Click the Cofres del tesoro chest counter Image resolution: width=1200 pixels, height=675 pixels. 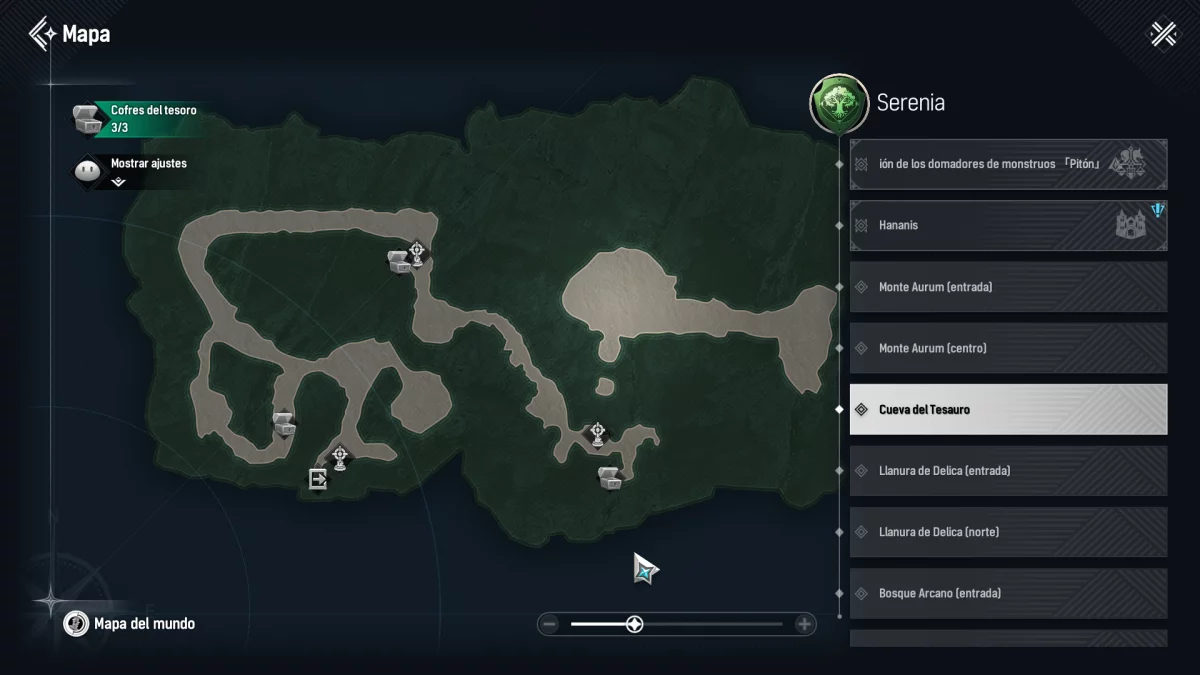pyautogui.click(x=136, y=119)
